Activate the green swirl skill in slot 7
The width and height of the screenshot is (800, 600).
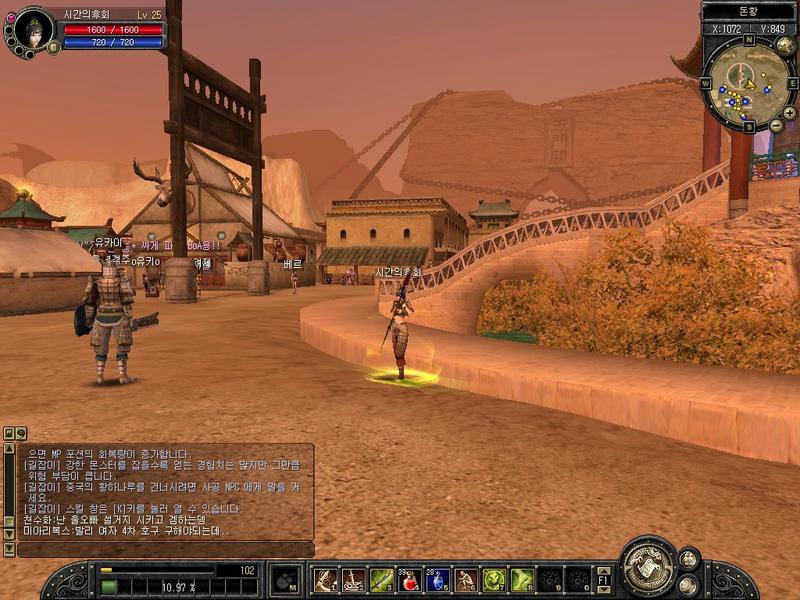pos(494,579)
